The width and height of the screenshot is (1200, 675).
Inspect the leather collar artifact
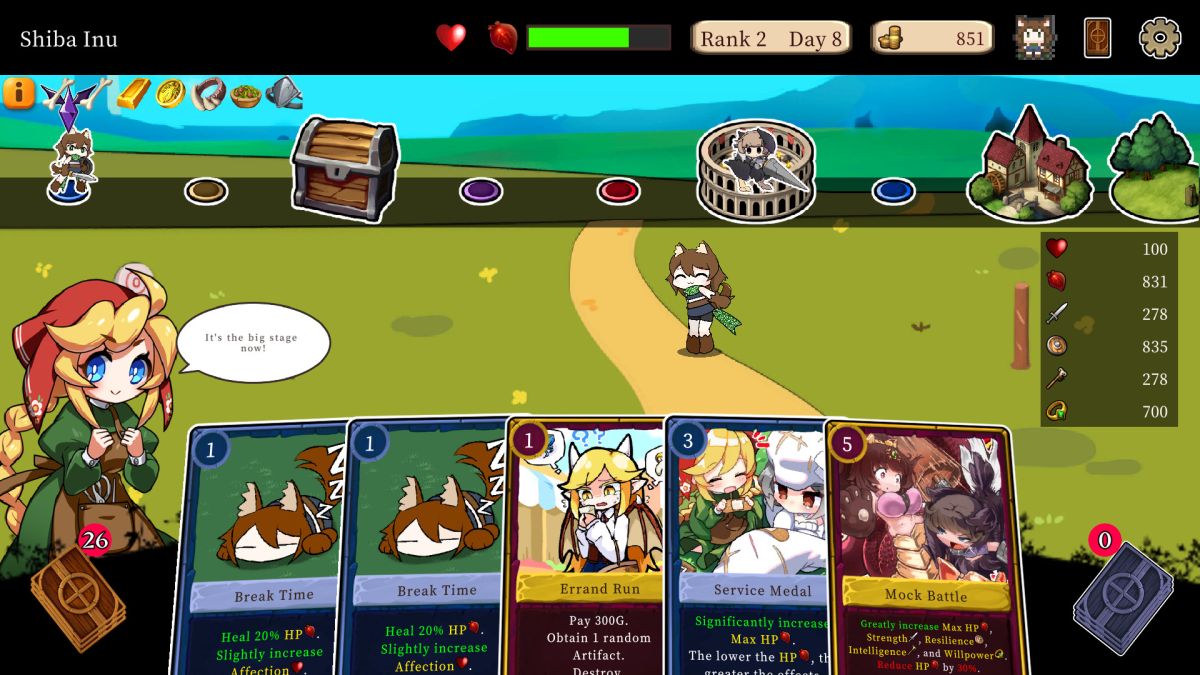208,94
